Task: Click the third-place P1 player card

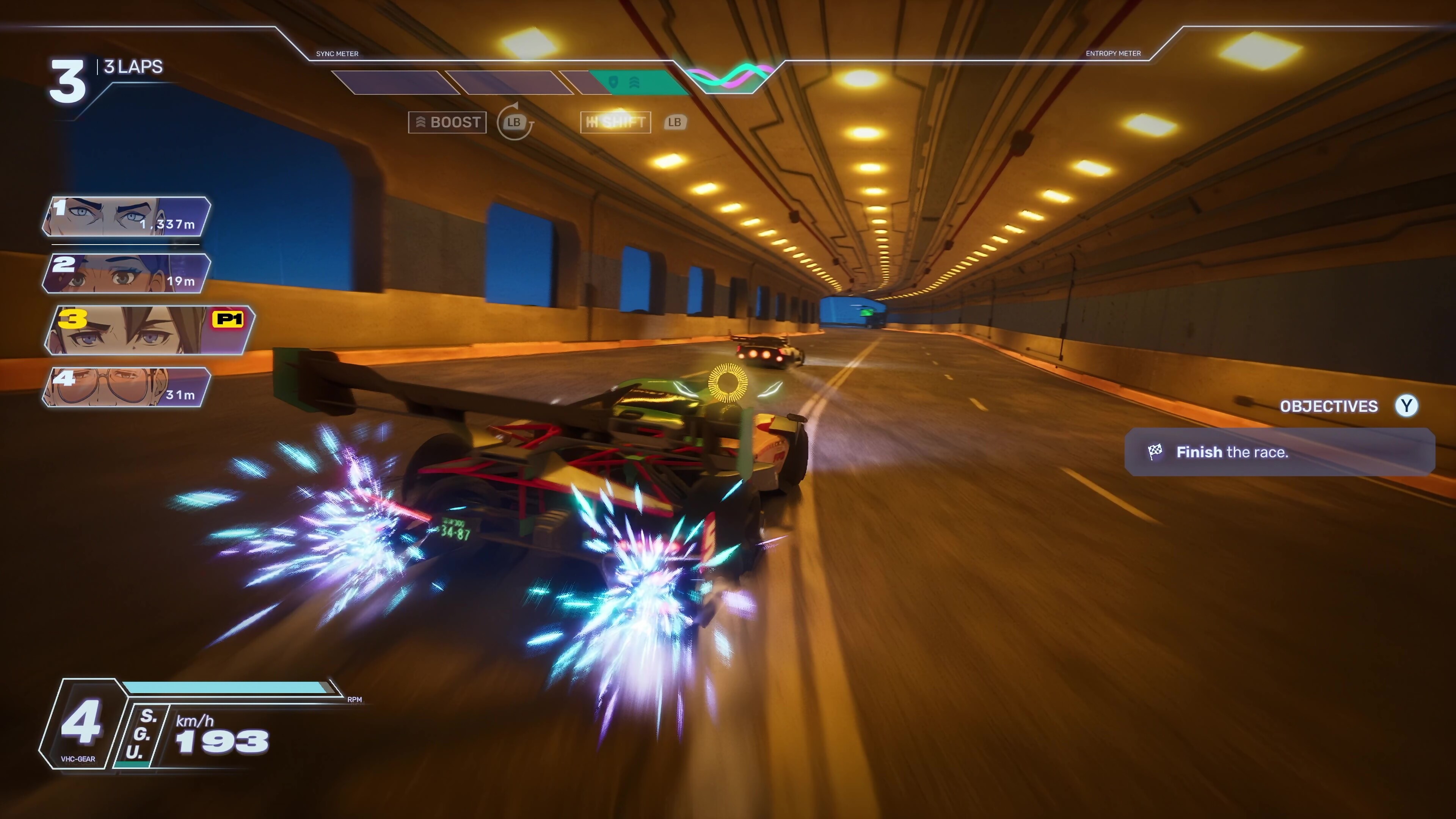Action: pyautogui.click(x=149, y=330)
